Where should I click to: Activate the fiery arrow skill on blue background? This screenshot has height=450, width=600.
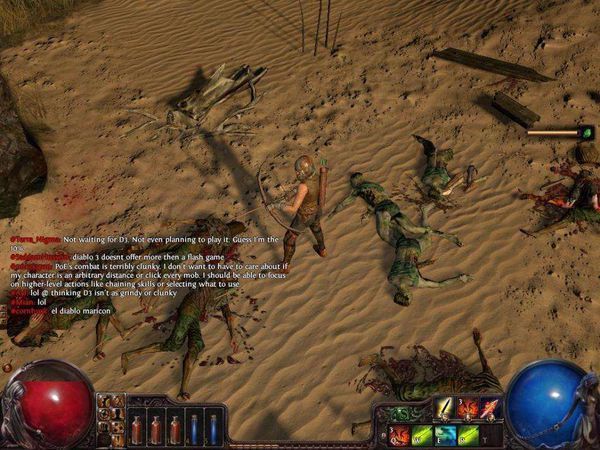[x=489, y=407]
